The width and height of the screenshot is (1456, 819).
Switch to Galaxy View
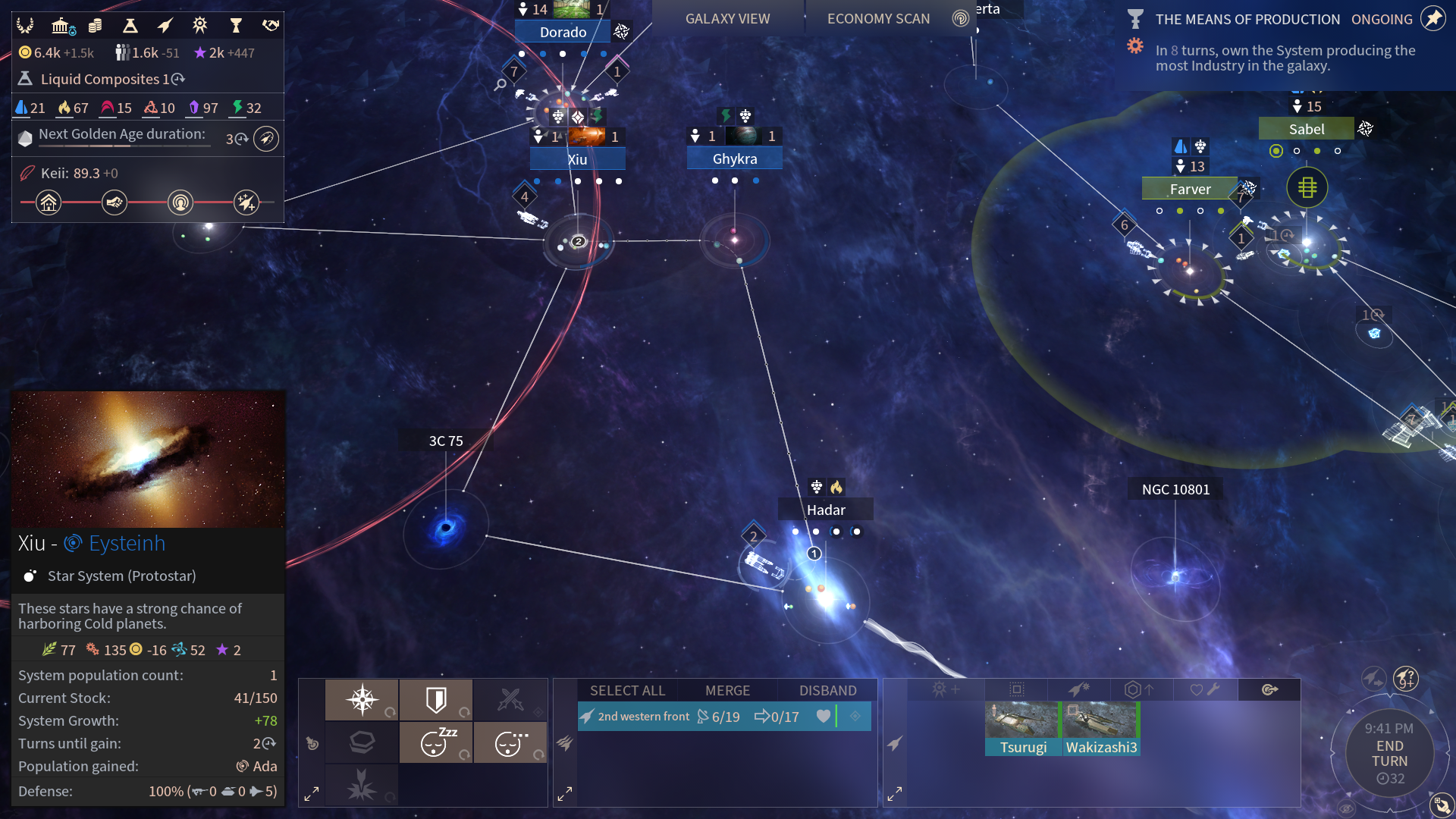(727, 19)
